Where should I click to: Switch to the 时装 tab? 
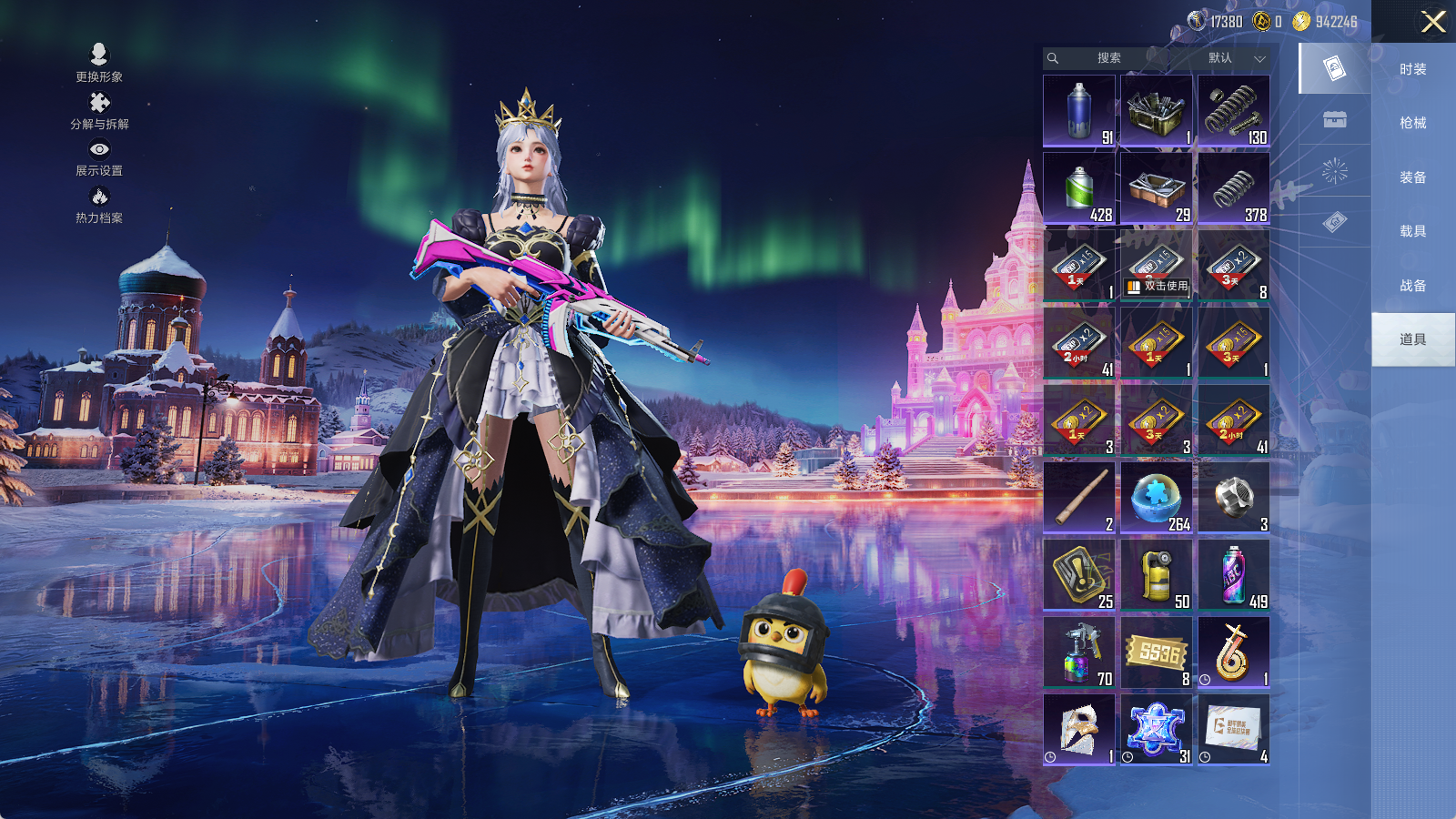coord(1412,69)
